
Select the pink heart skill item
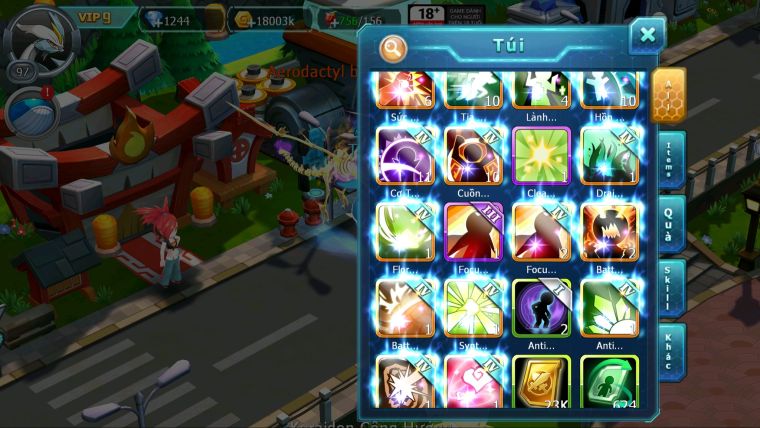pyautogui.click(x=473, y=383)
